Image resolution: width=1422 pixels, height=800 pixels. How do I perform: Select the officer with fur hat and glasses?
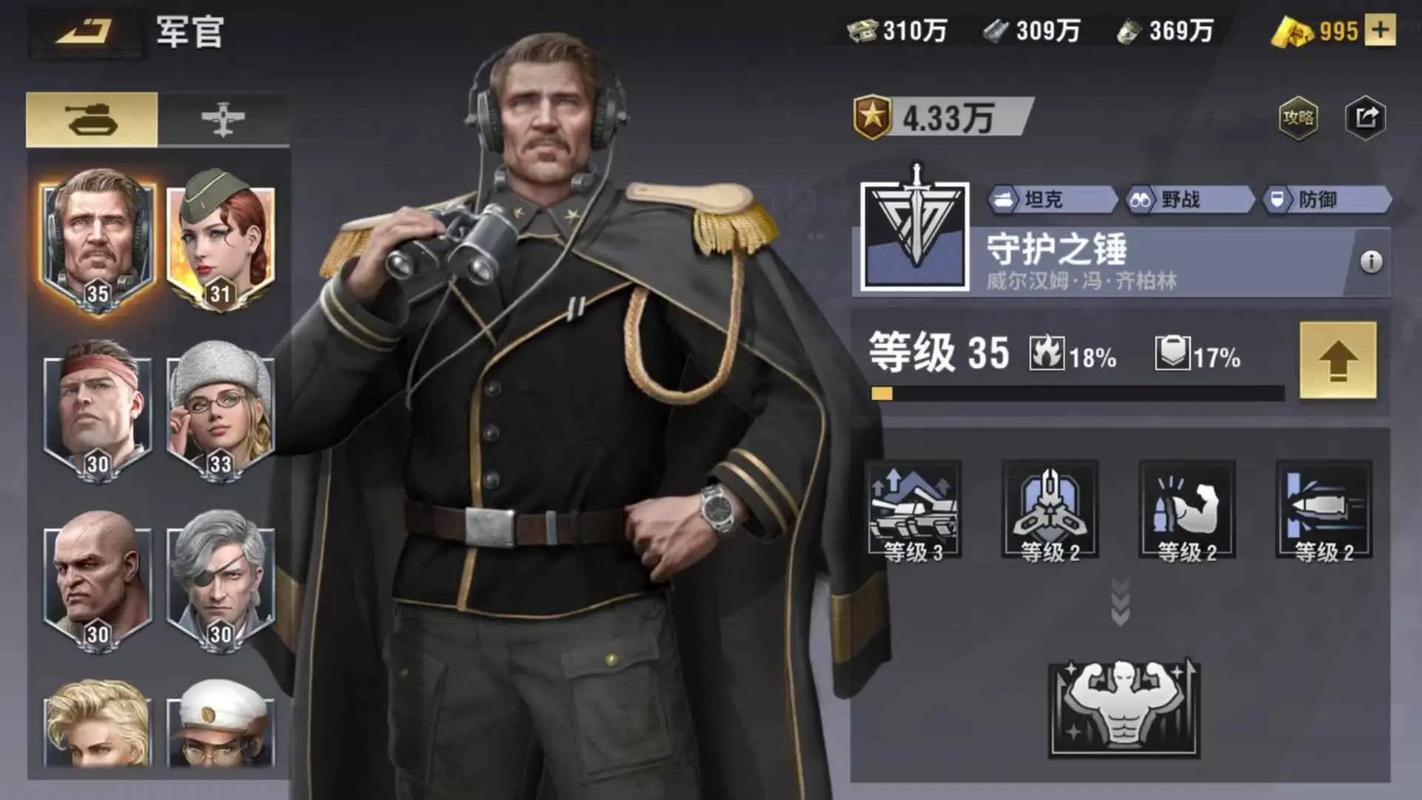click(220, 410)
